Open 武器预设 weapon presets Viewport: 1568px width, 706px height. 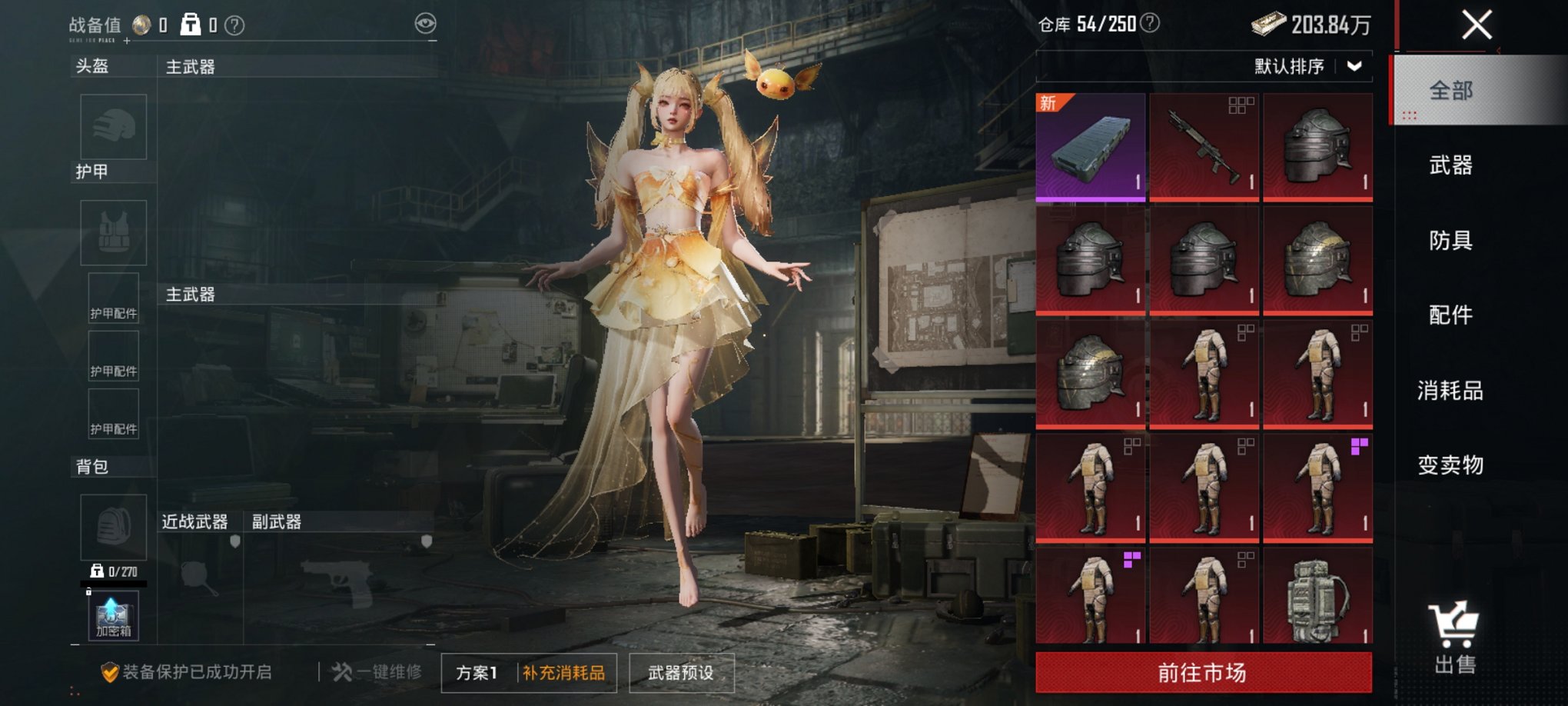tap(681, 671)
